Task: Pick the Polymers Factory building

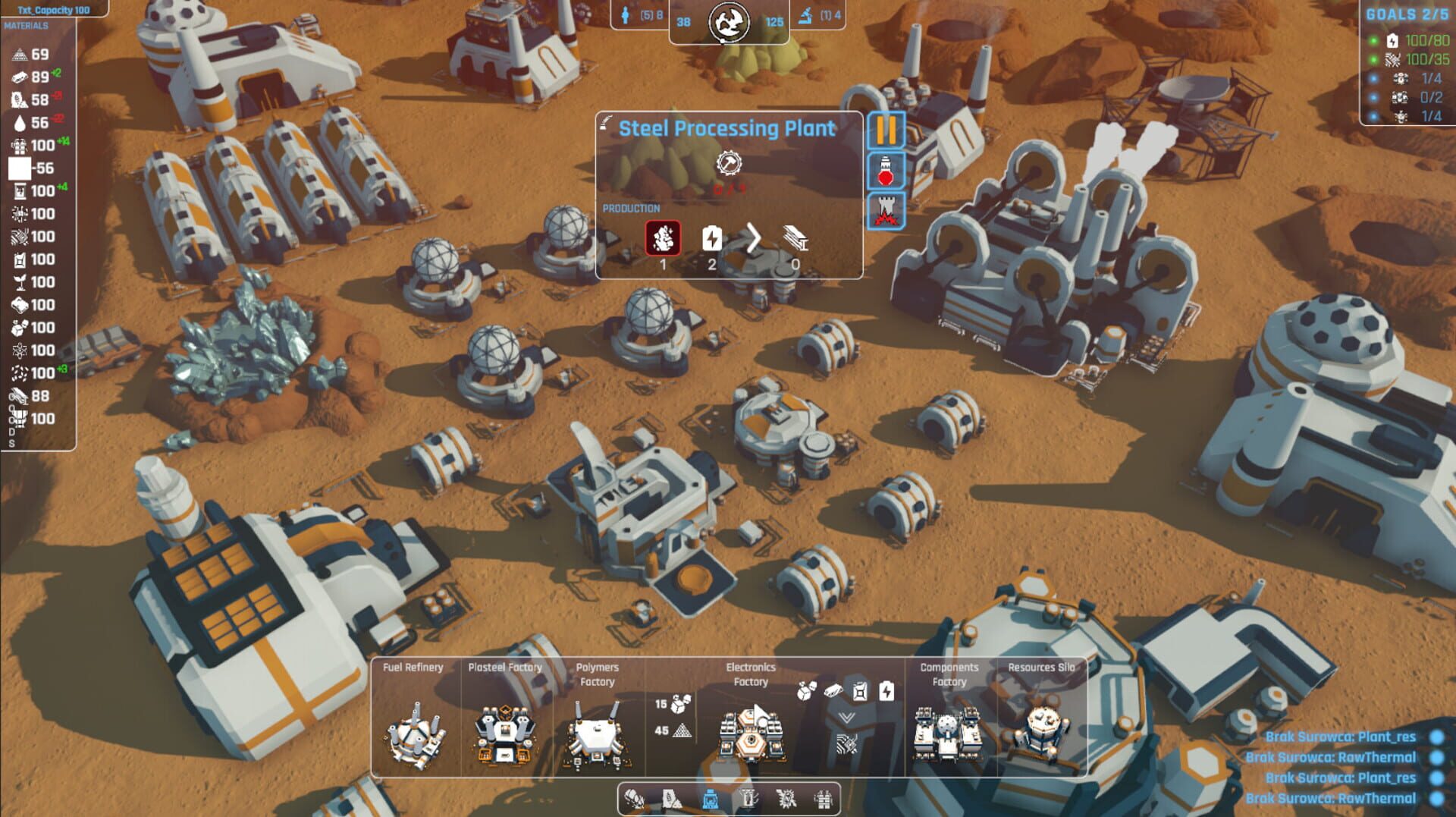Action: coord(597,733)
